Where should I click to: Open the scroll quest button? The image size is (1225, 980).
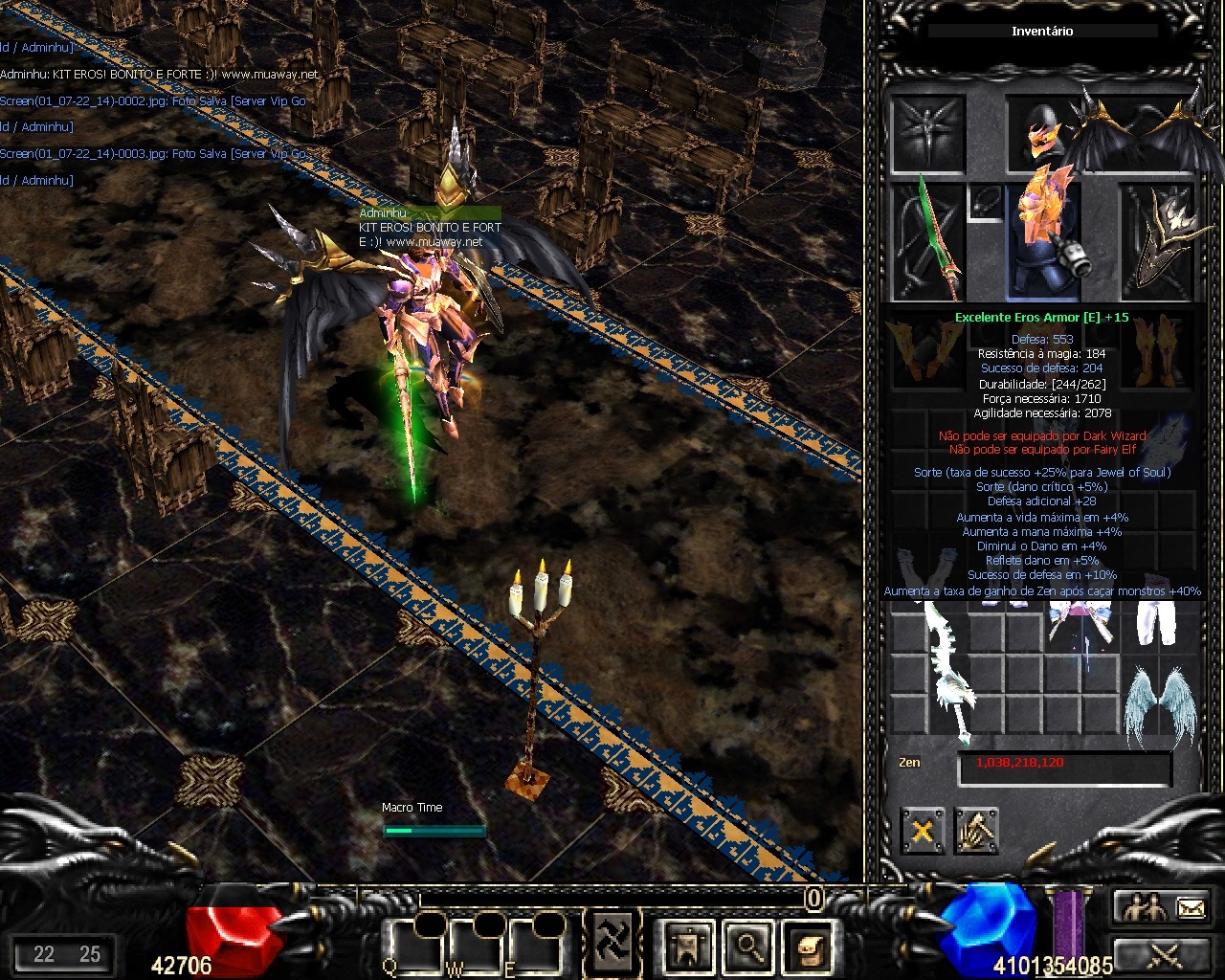tap(806, 946)
